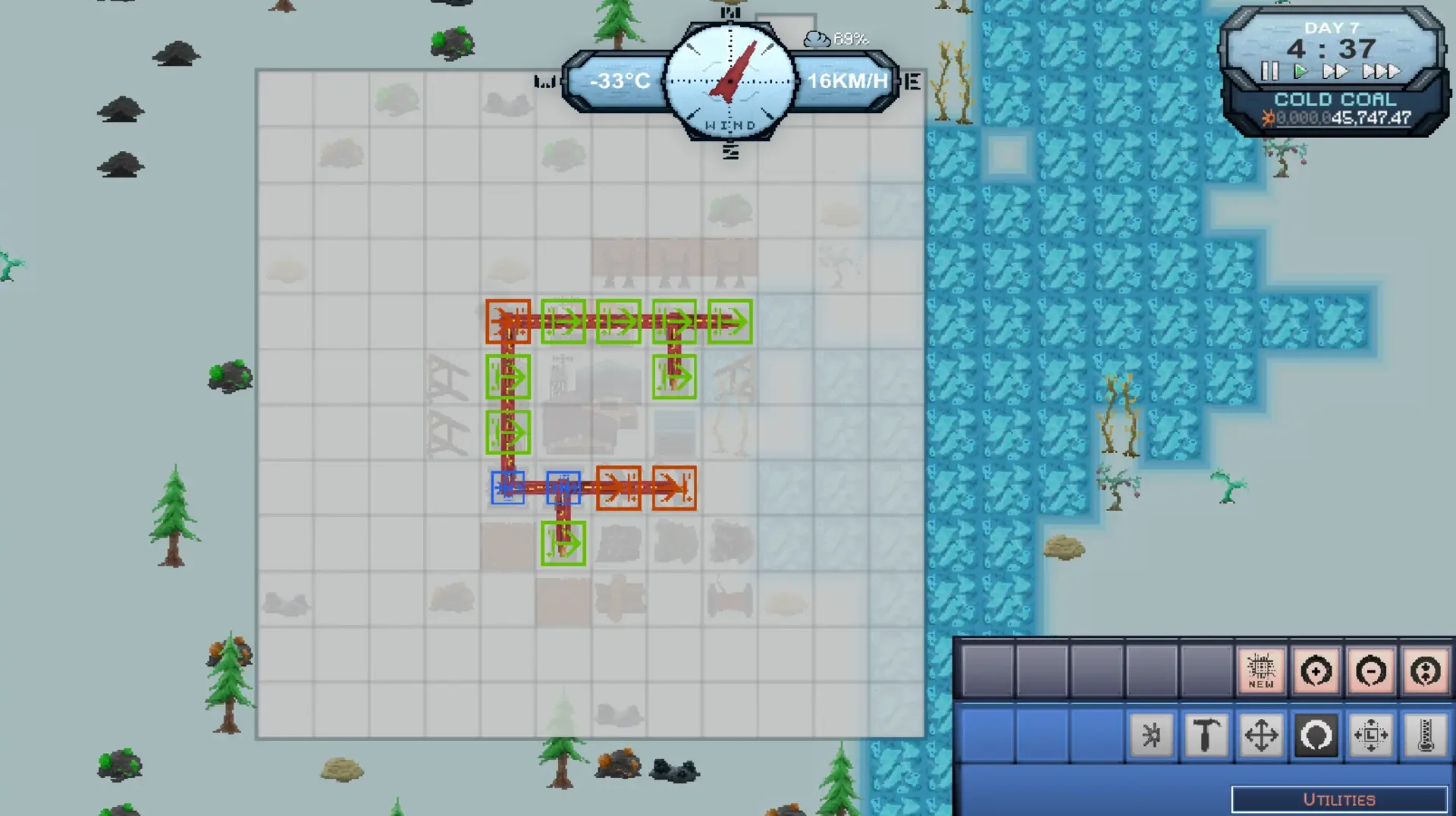
Task: Select the move tool with arrow cross icon
Action: pos(1260,734)
